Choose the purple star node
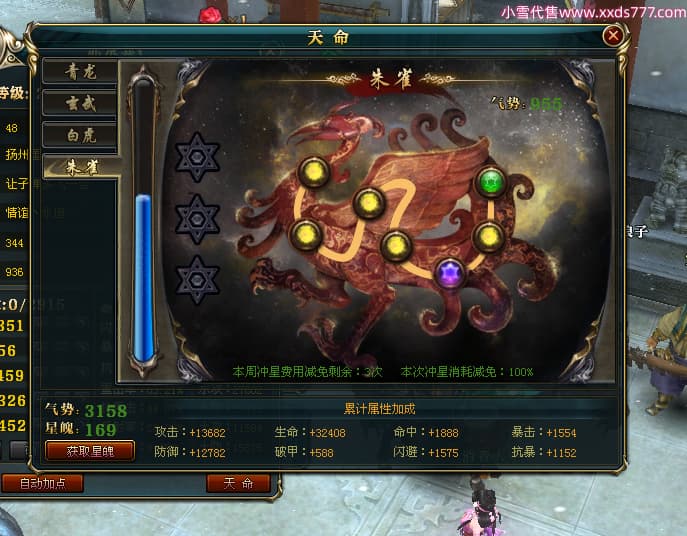The width and height of the screenshot is (687, 536). pos(450,271)
